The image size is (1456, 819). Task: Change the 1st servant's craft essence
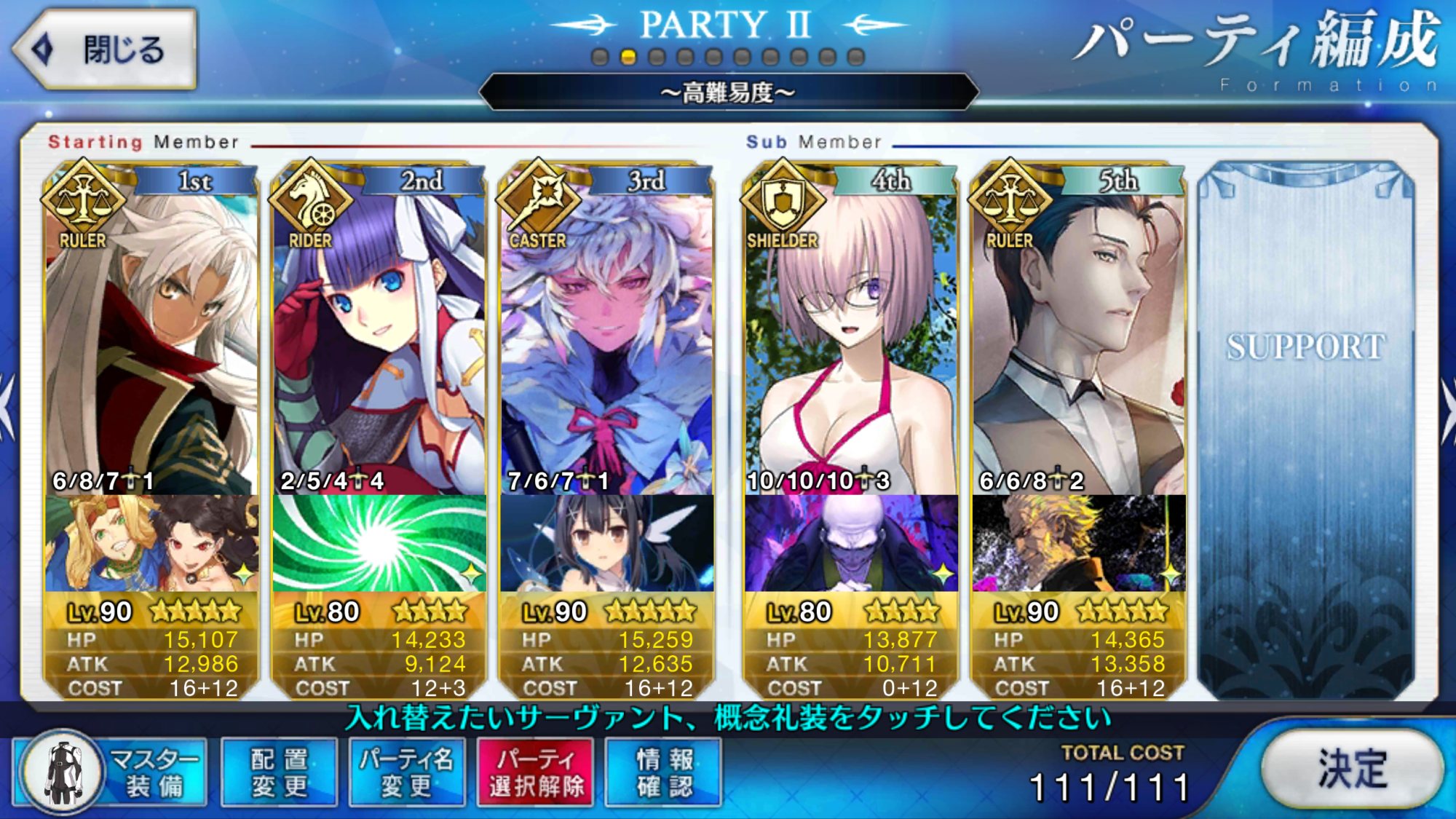click(x=151, y=544)
